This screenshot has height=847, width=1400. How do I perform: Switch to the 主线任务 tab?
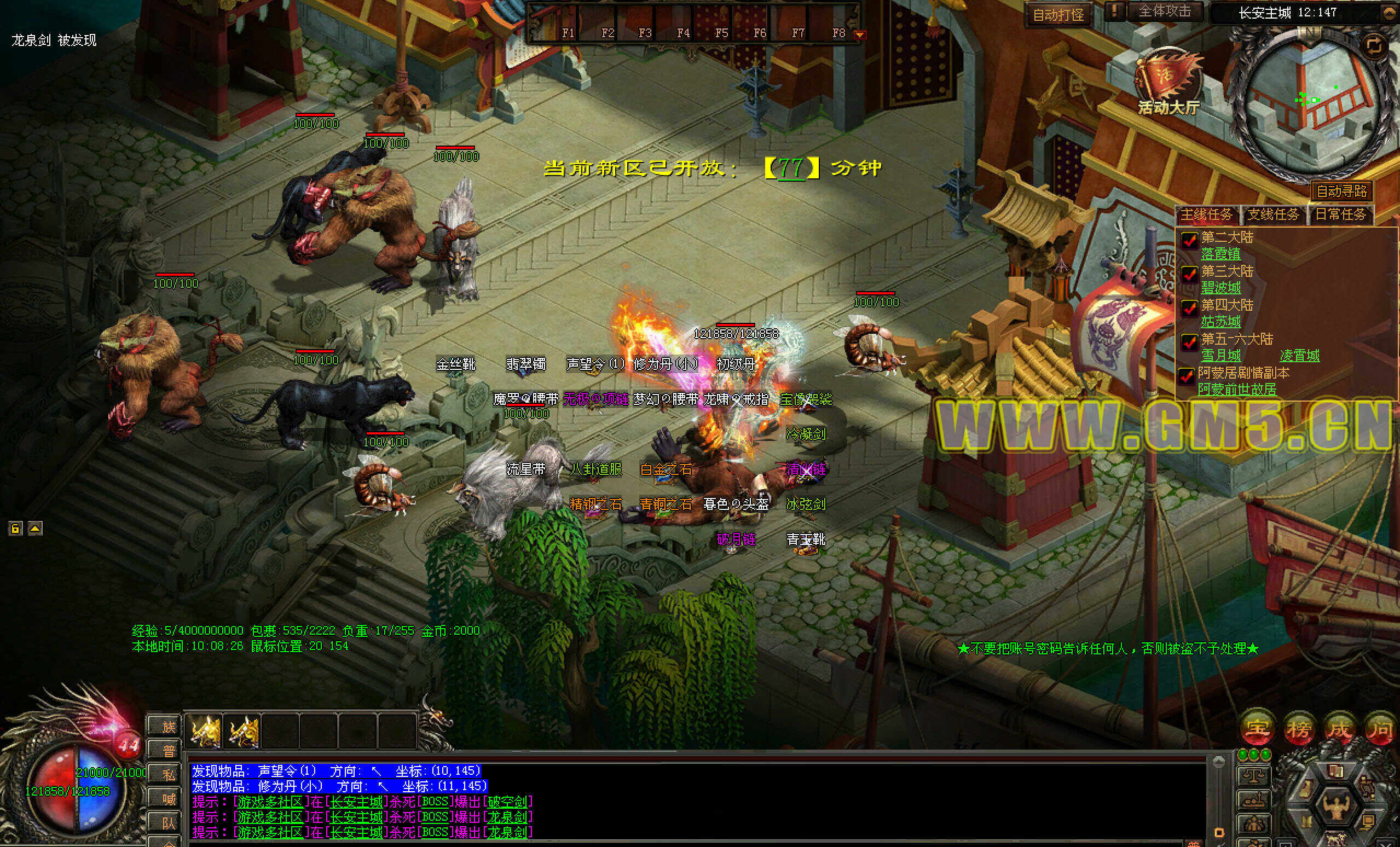[x=1206, y=214]
